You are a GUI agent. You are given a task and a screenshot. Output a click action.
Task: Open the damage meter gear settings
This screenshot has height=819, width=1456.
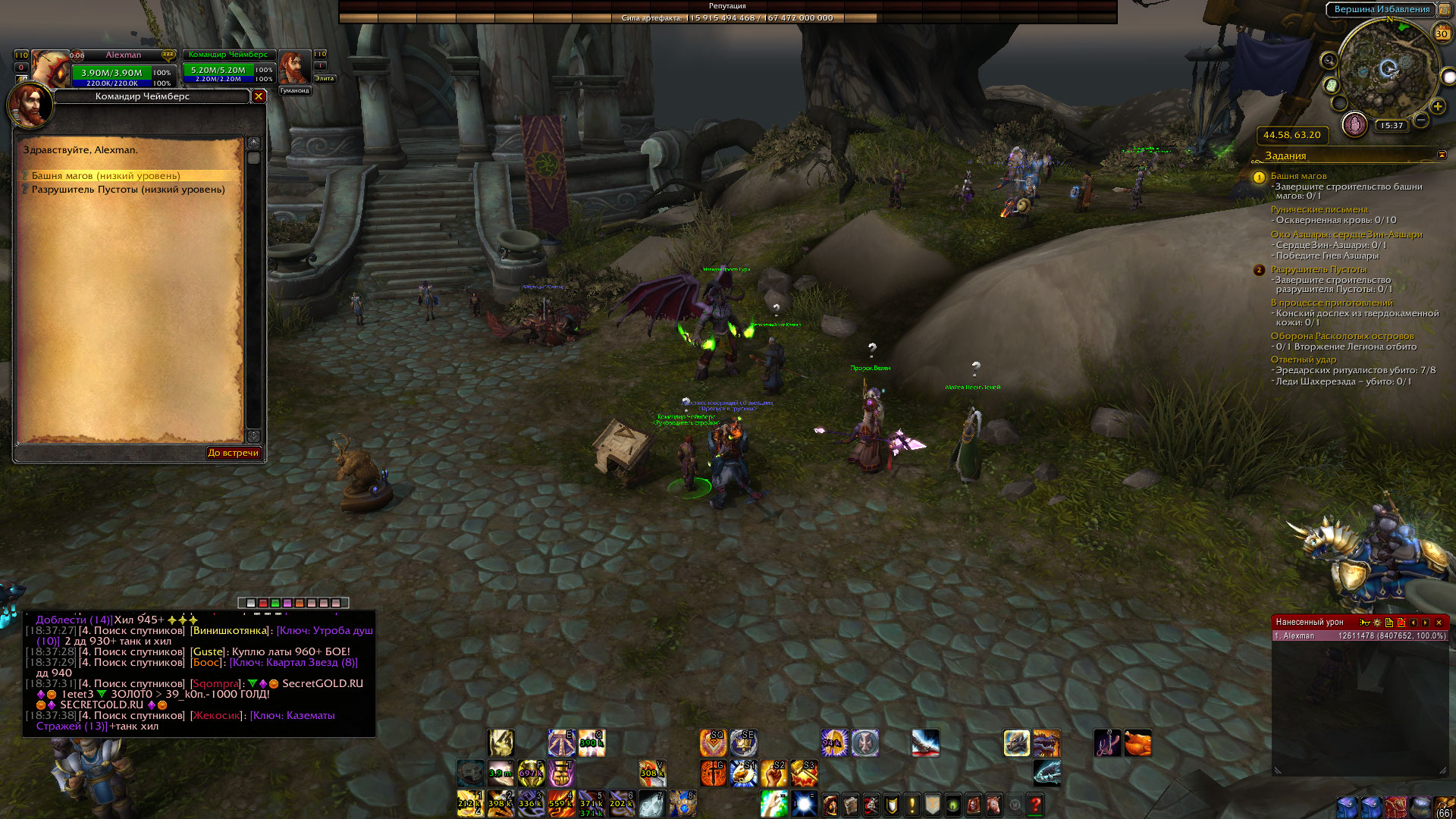[1377, 623]
